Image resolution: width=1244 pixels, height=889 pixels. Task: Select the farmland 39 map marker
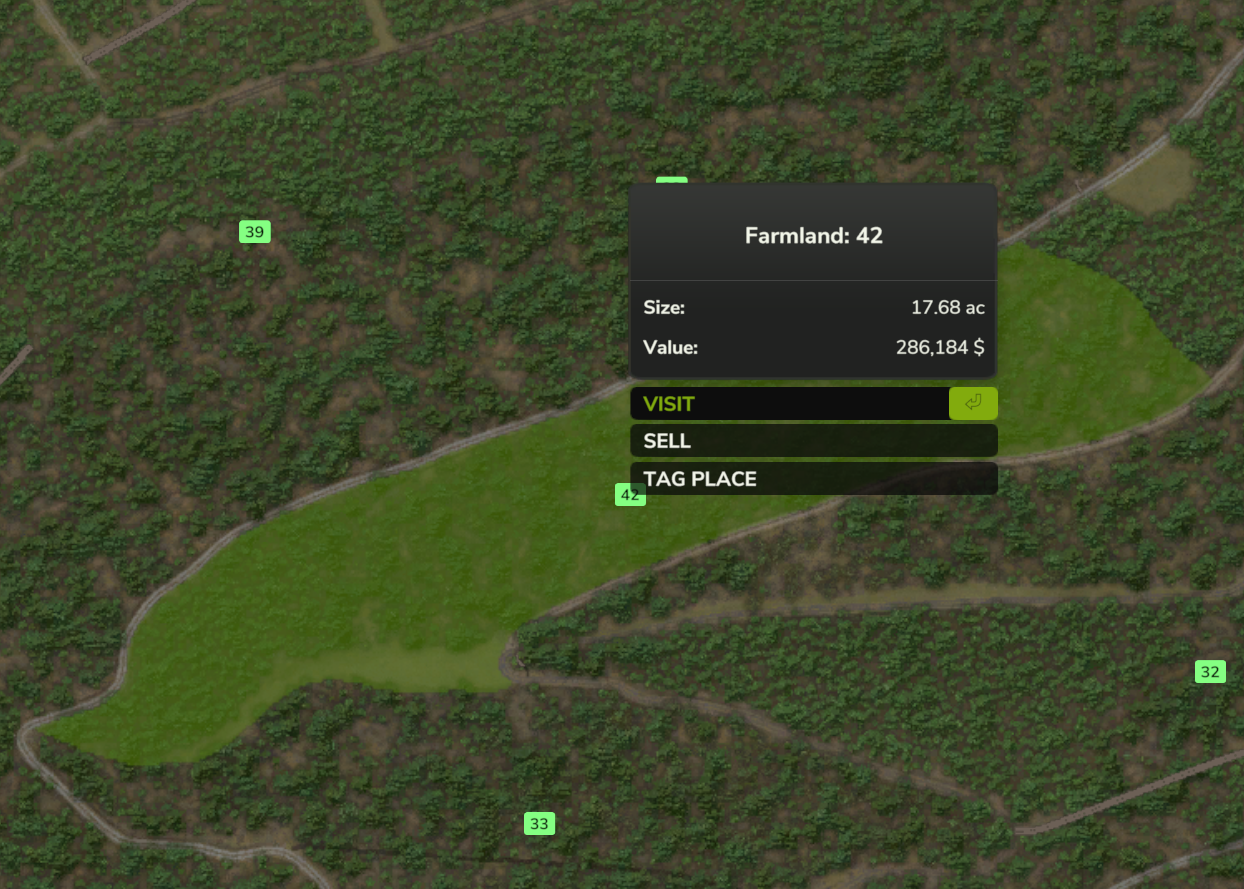tap(255, 232)
